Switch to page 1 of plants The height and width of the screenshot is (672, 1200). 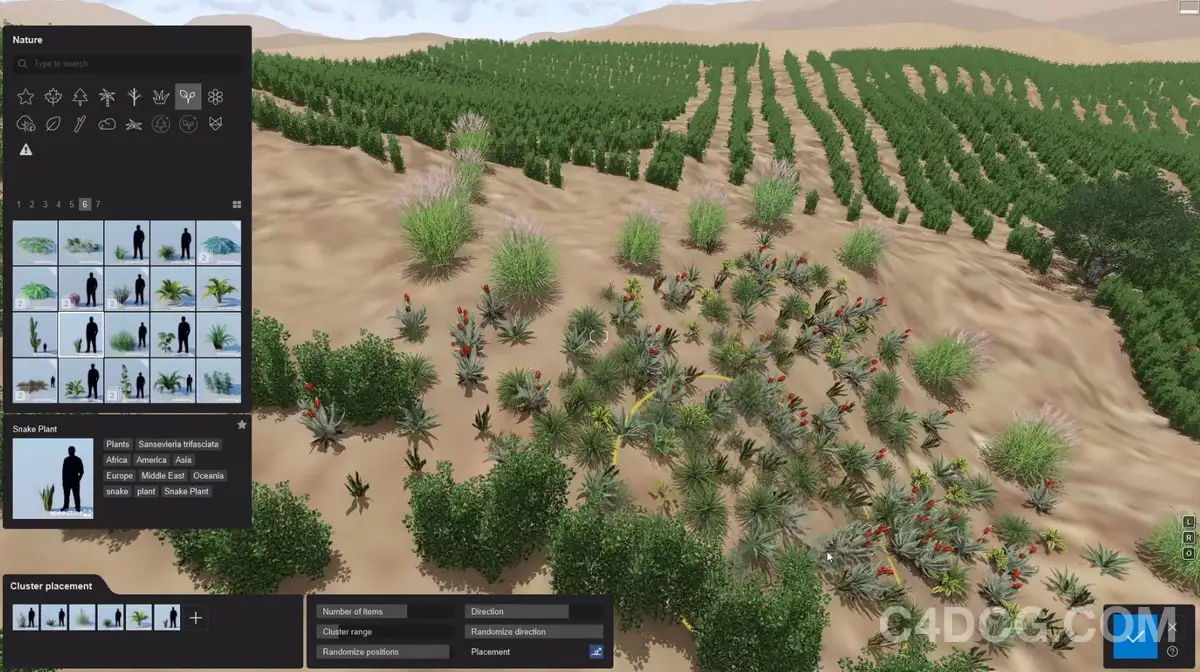coord(19,204)
